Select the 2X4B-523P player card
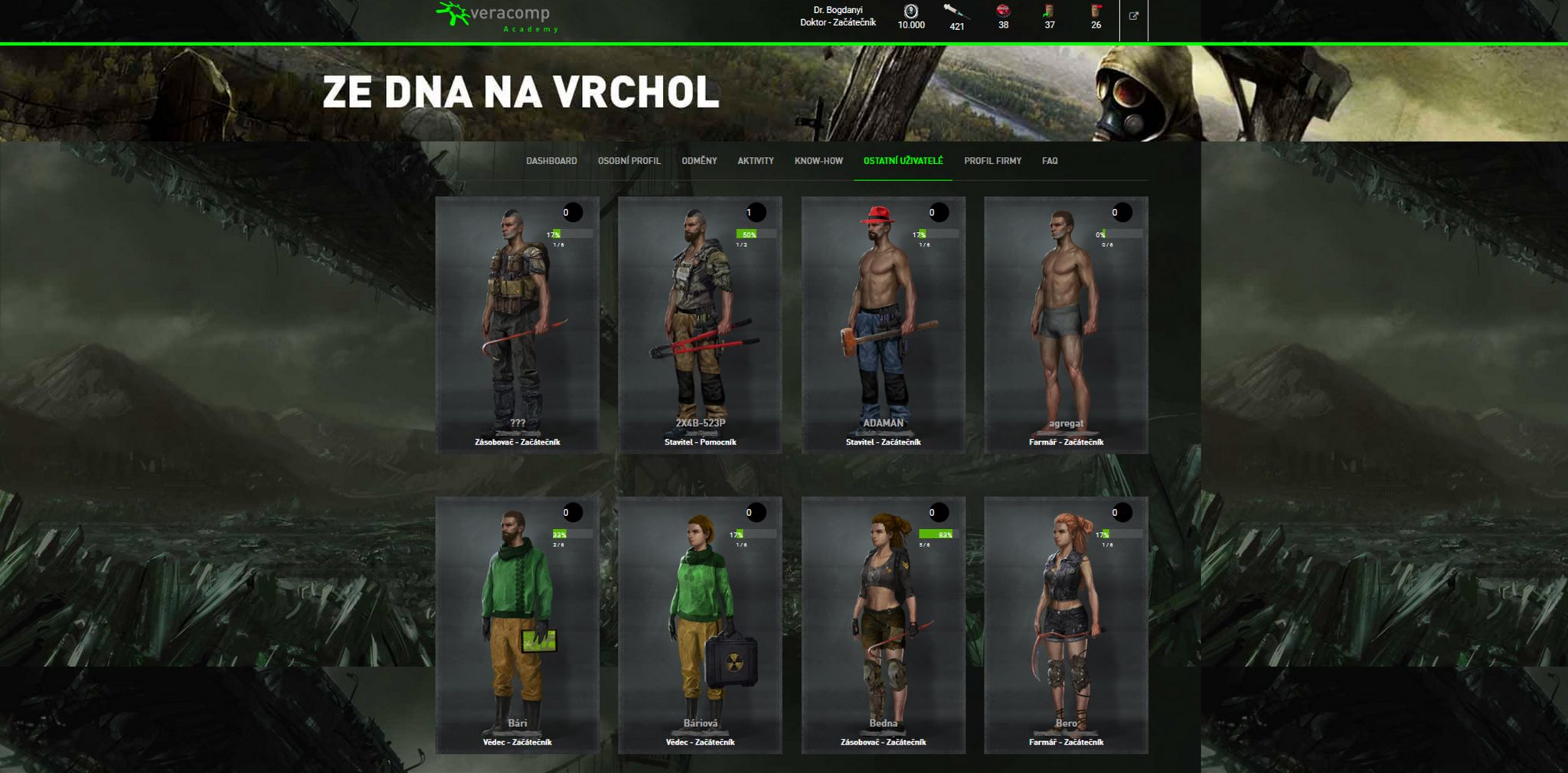The image size is (1568, 773). [700, 325]
